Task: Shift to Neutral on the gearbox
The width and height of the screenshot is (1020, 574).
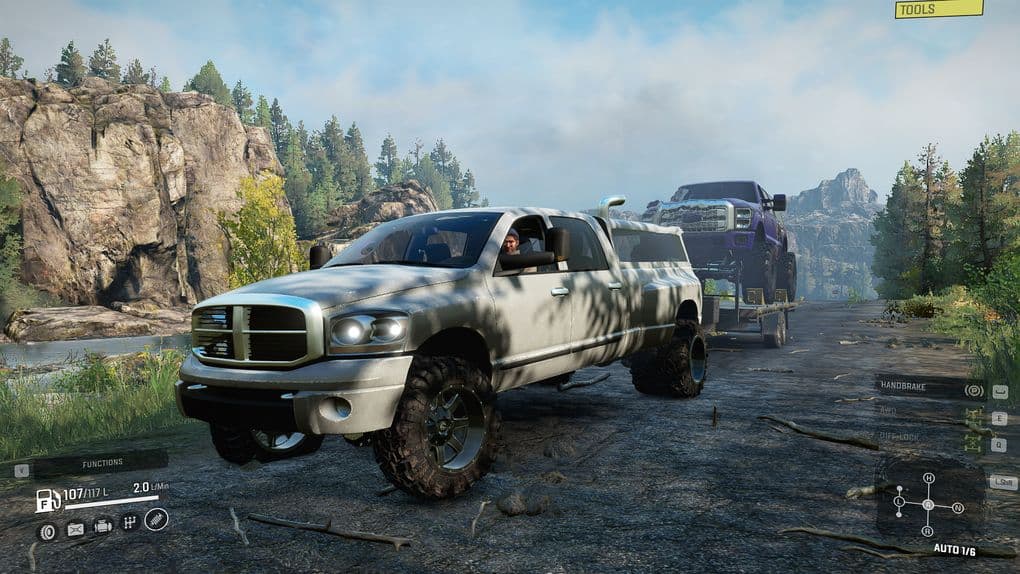Action: (958, 507)
